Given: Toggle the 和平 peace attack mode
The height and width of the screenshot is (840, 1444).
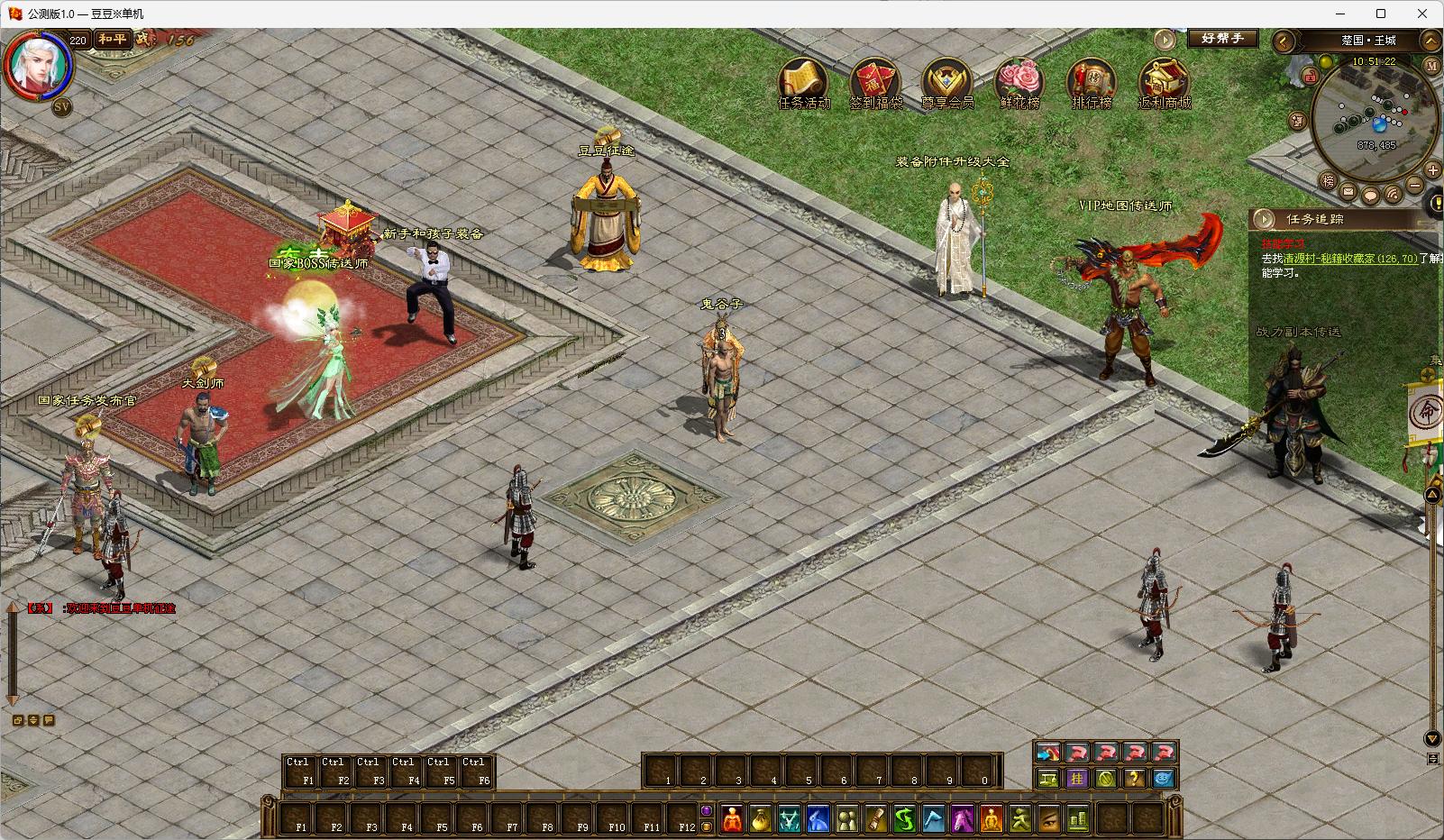Looking at the screenshot, I should [113, 40].
